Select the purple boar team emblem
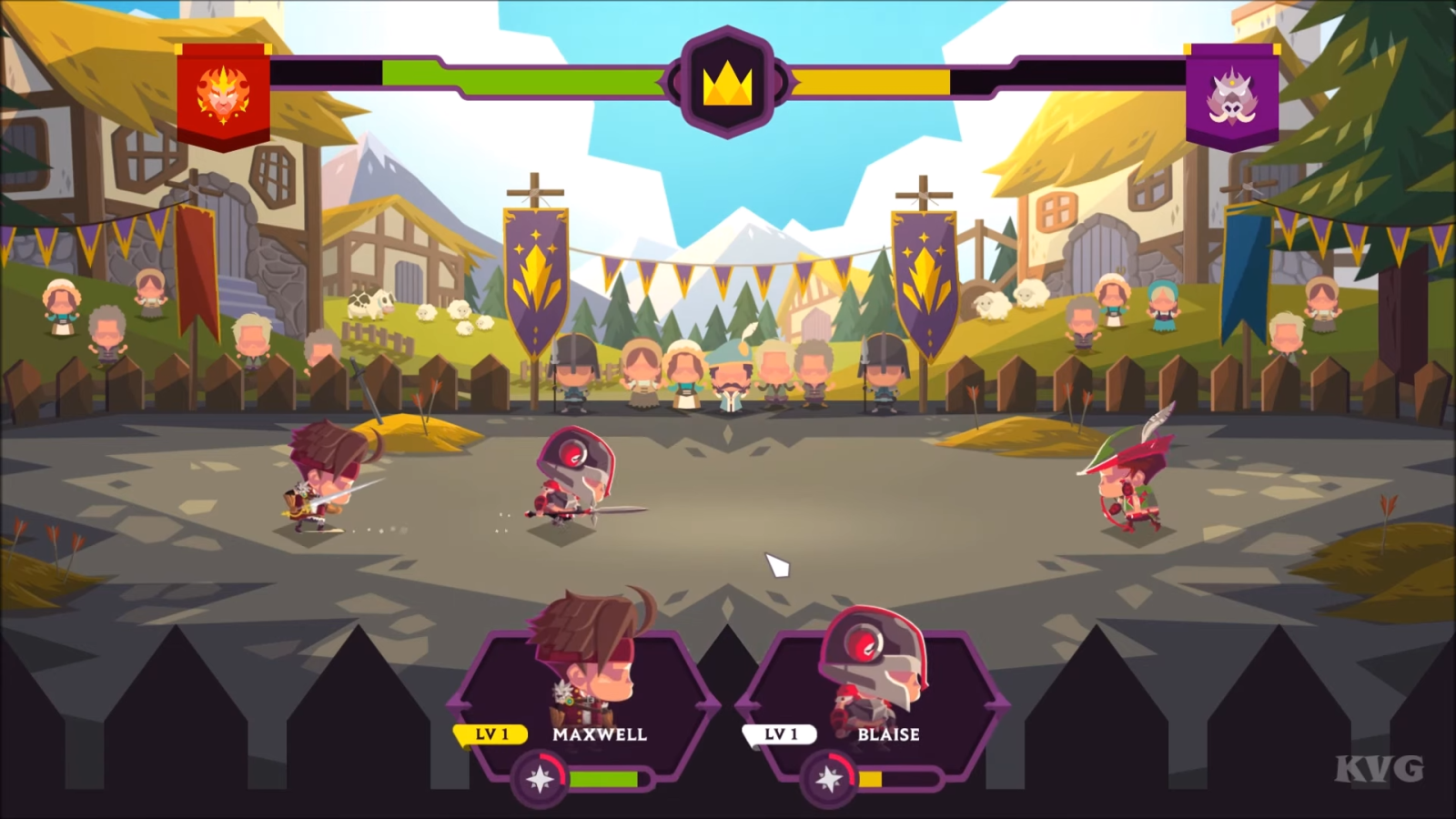 [1234, 100]
